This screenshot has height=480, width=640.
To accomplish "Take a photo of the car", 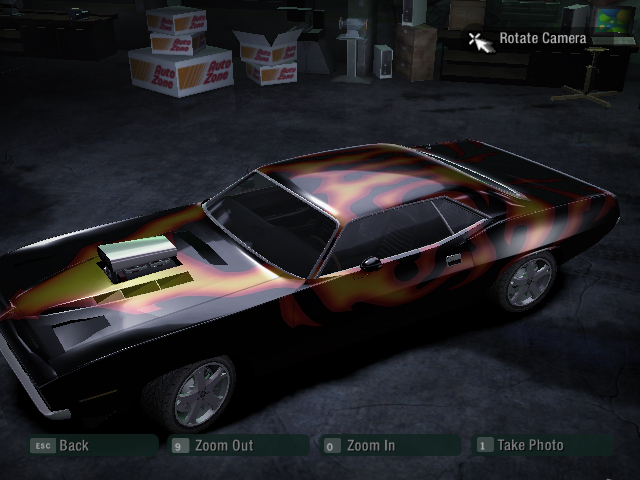I will pyautogui.click(x=530, y=445).
